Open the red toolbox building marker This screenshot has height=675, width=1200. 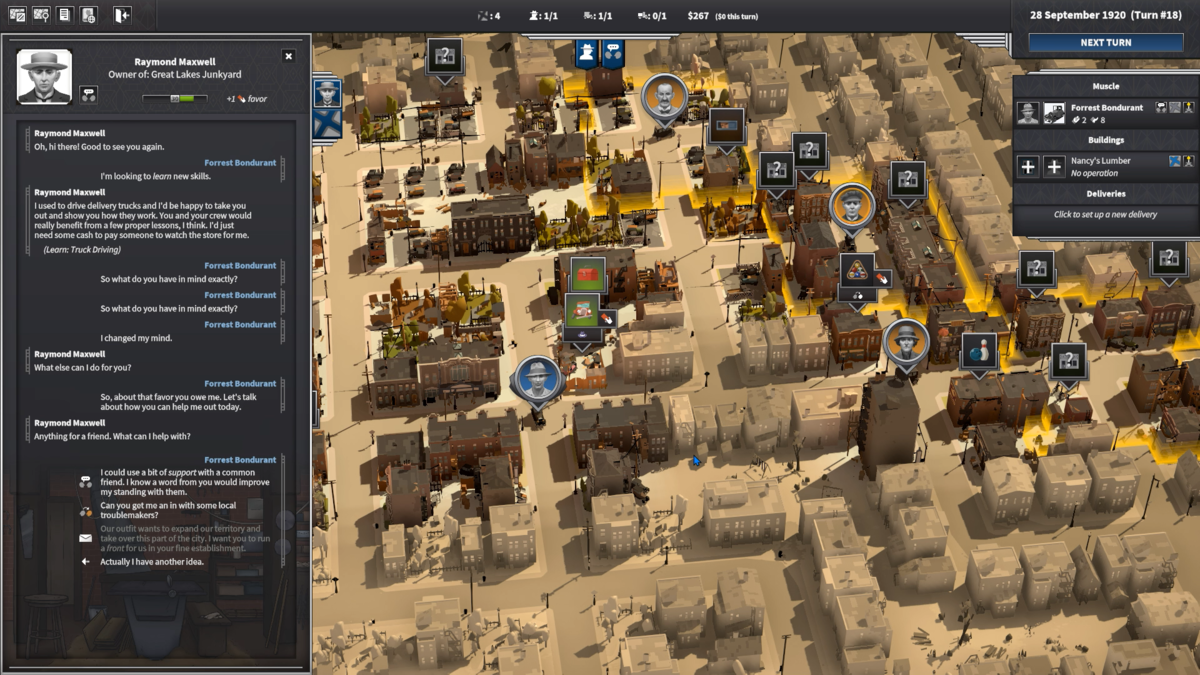coord(588,272)
